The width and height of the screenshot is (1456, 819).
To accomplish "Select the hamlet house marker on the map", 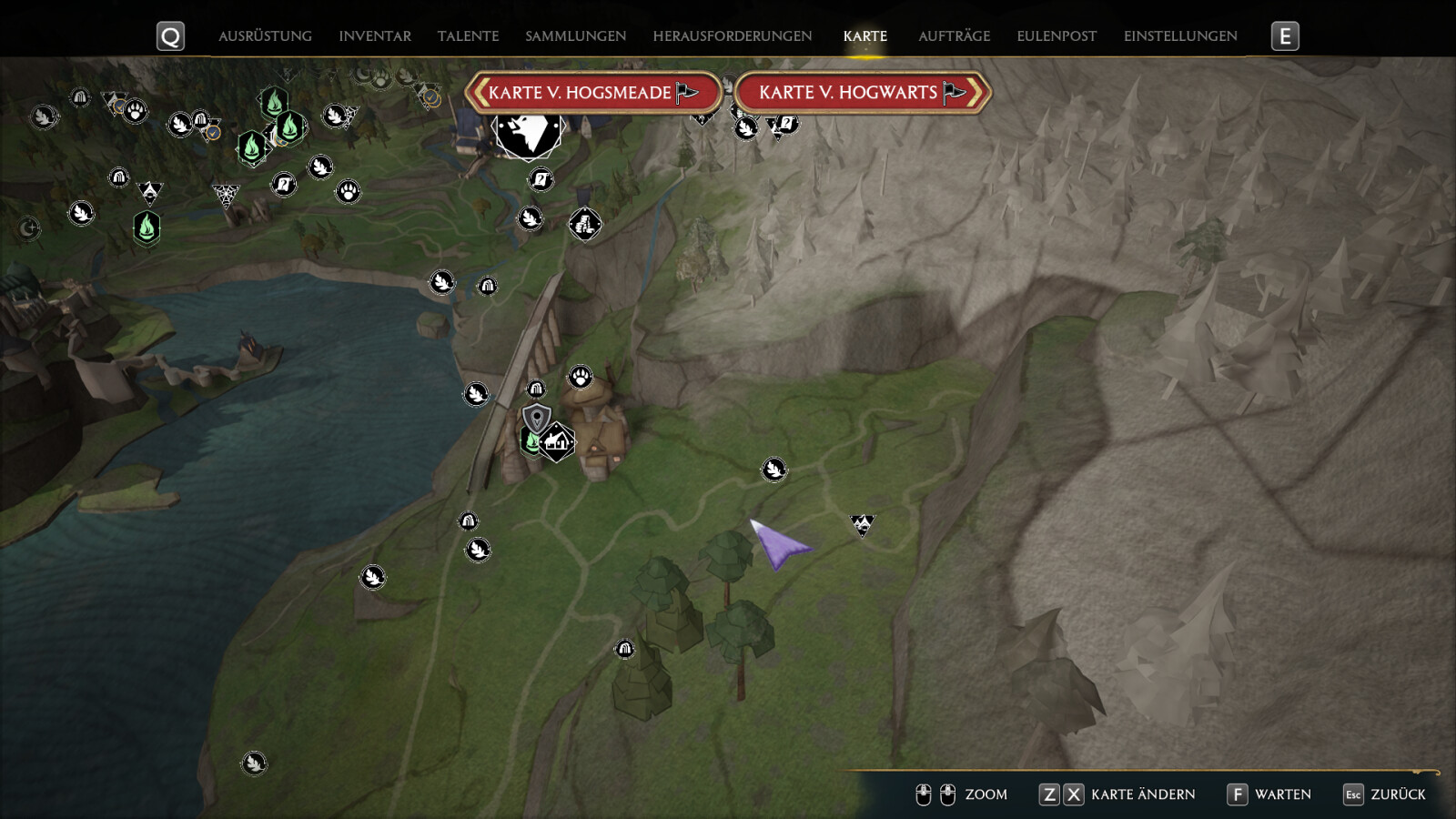I will click(557, 442).
